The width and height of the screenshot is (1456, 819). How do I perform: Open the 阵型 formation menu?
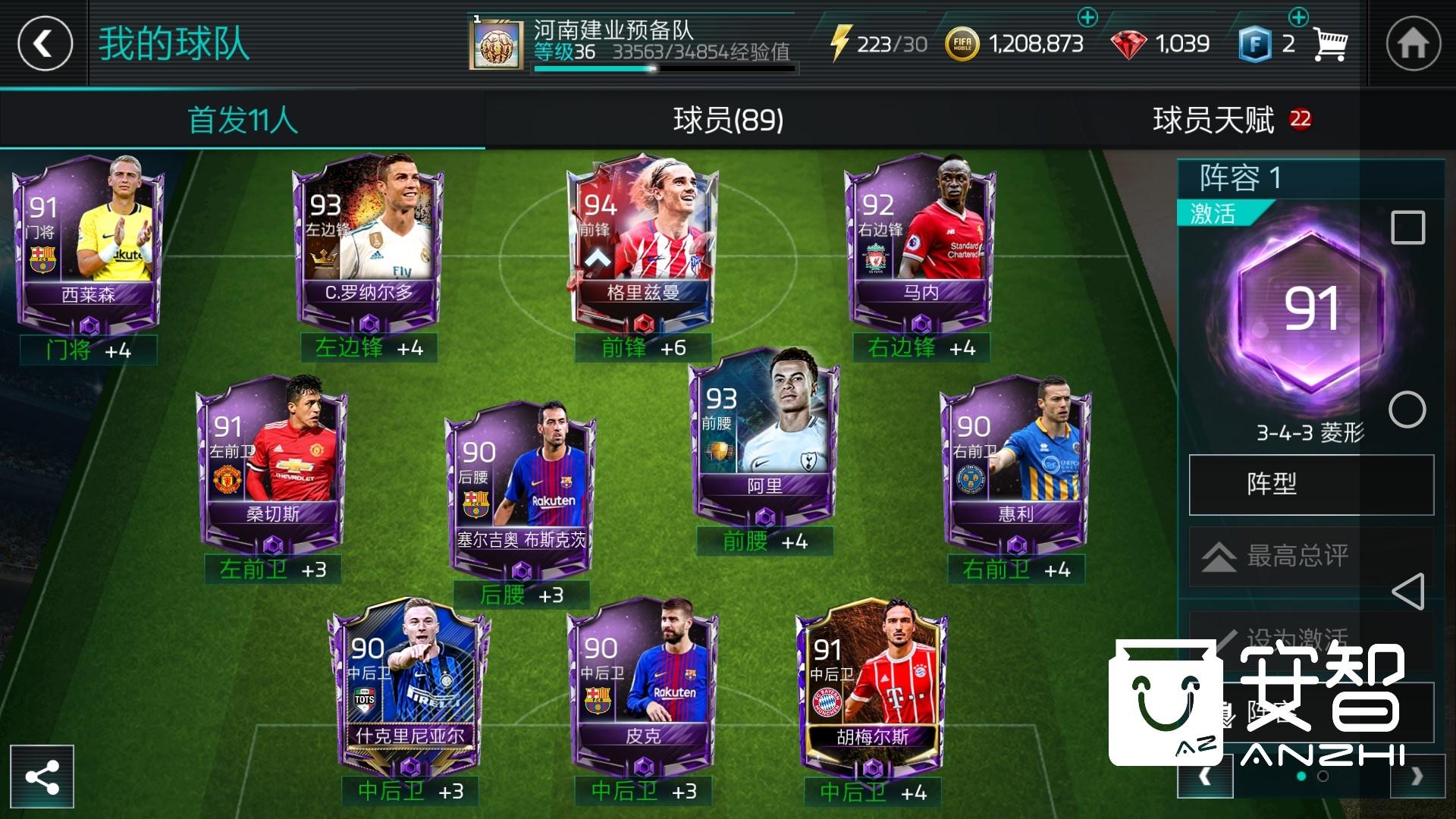point(1310,484)
